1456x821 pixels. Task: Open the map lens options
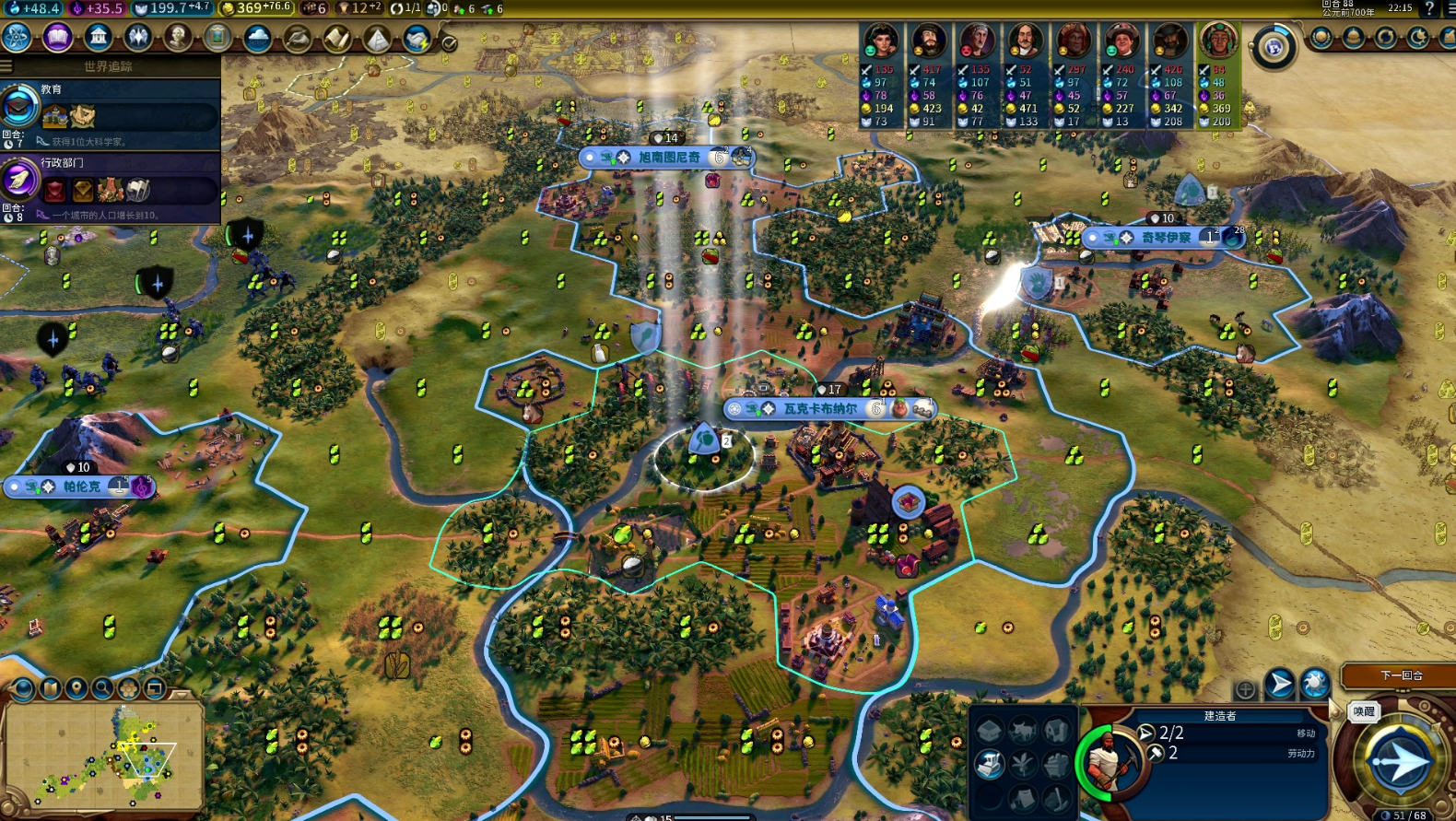pos(24,688)
